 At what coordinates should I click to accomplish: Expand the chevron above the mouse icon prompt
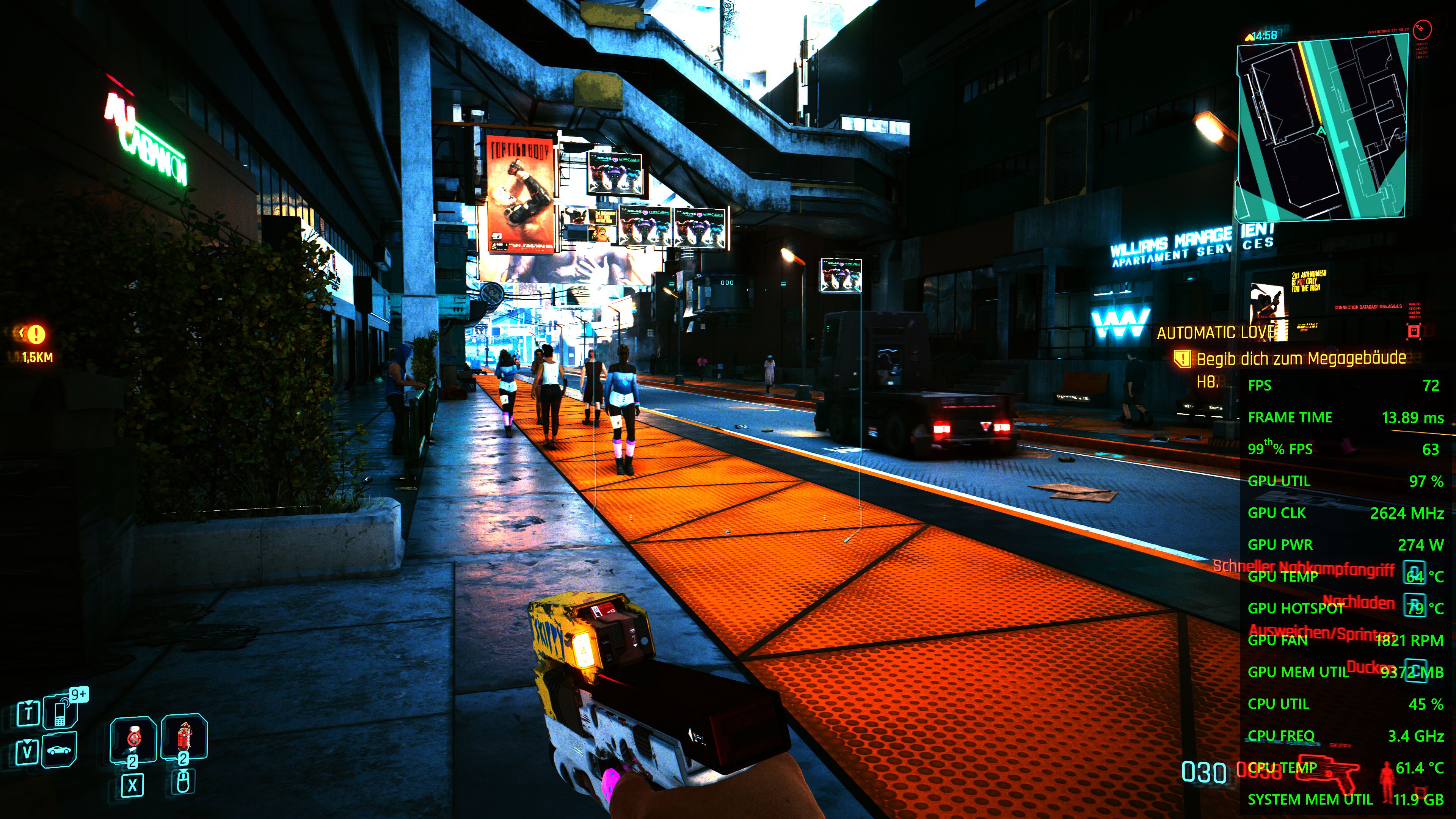tap(183, 770)
